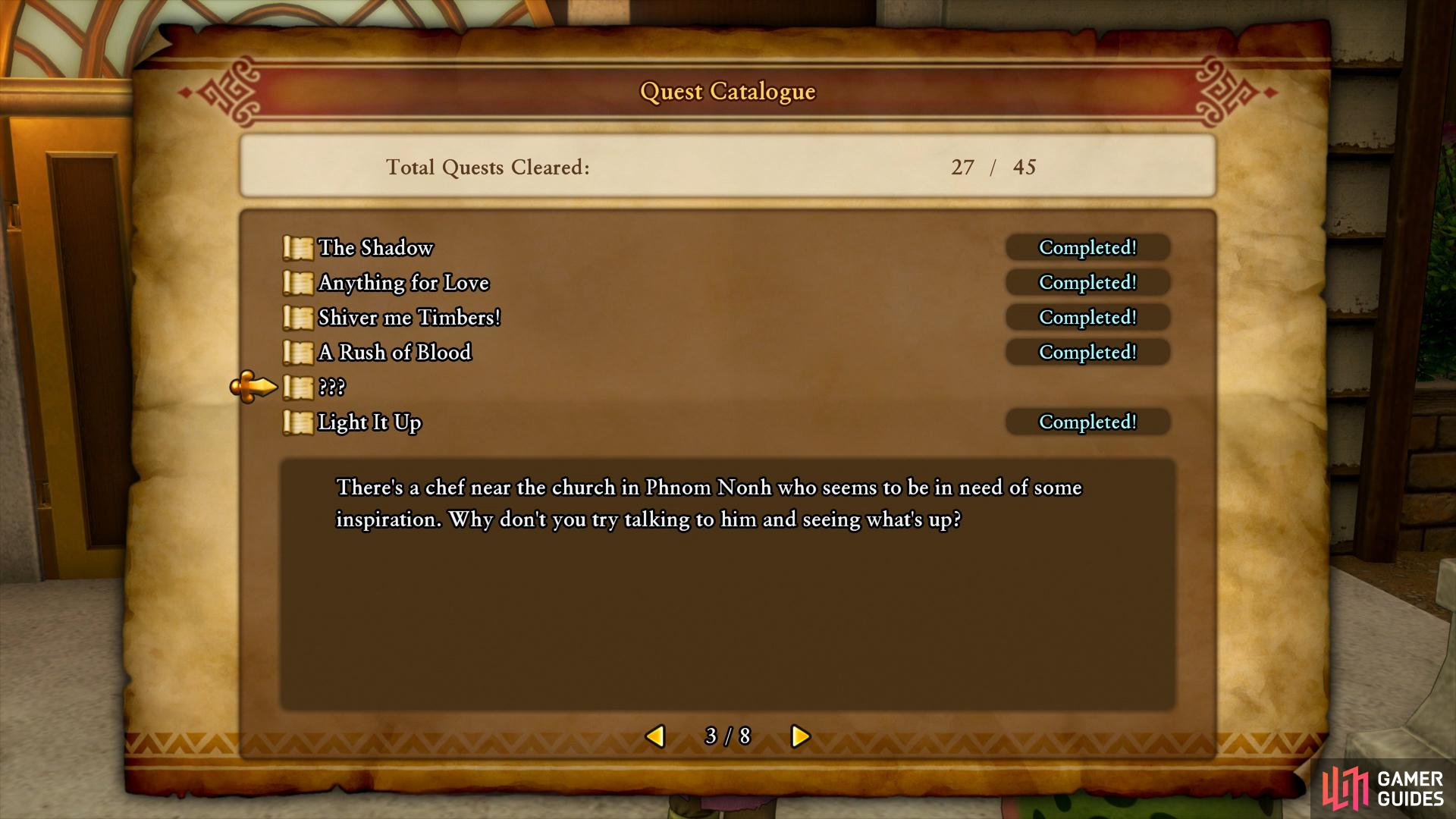Screen dimensions: 1456x819
Task: Click the Total Quests Cleared progress bar
Action: click(728, 168)
